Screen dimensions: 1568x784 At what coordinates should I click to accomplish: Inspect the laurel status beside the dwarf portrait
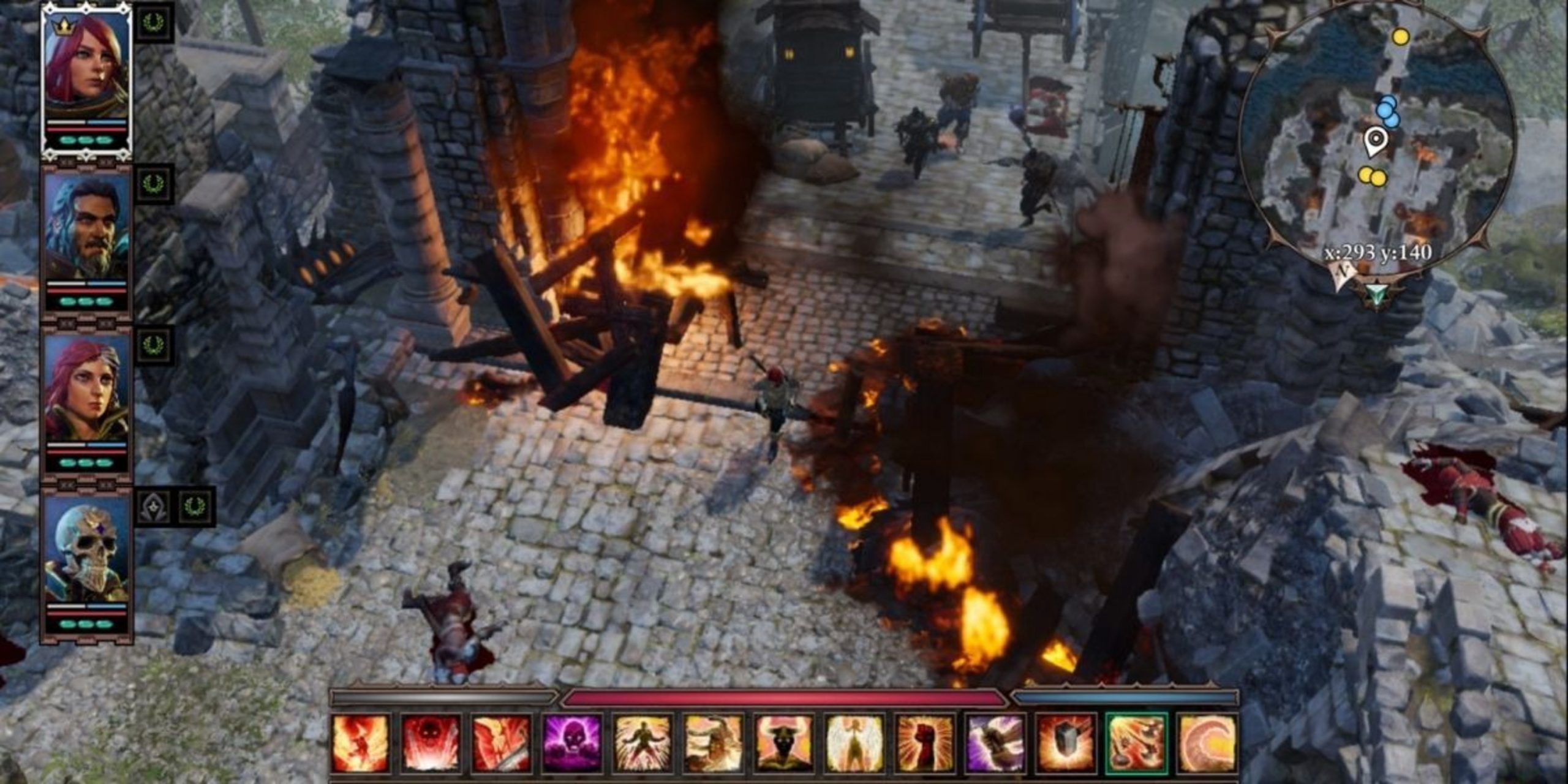coord(153,183)
